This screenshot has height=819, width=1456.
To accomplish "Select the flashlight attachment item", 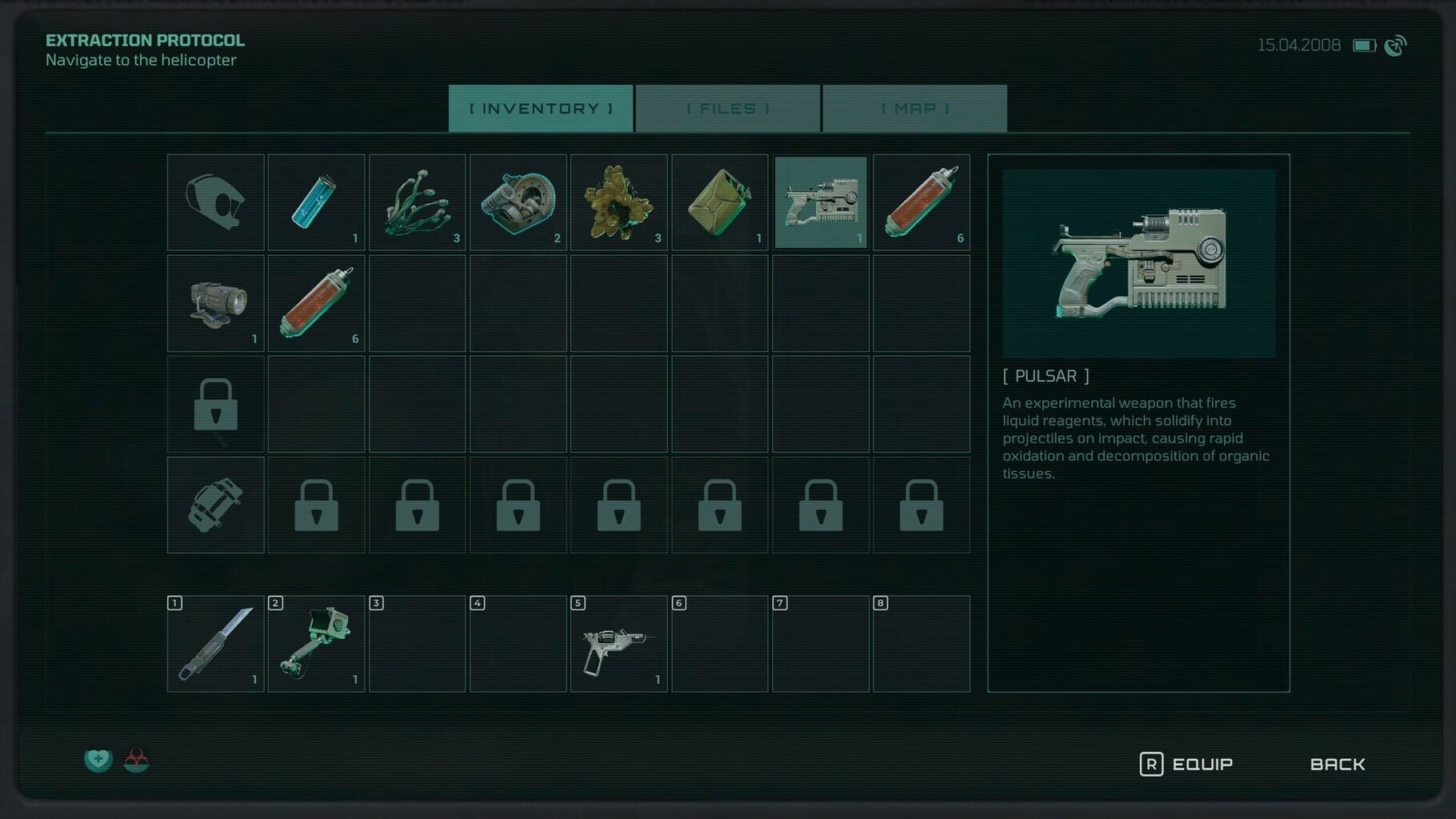I will tap(214, 304).
